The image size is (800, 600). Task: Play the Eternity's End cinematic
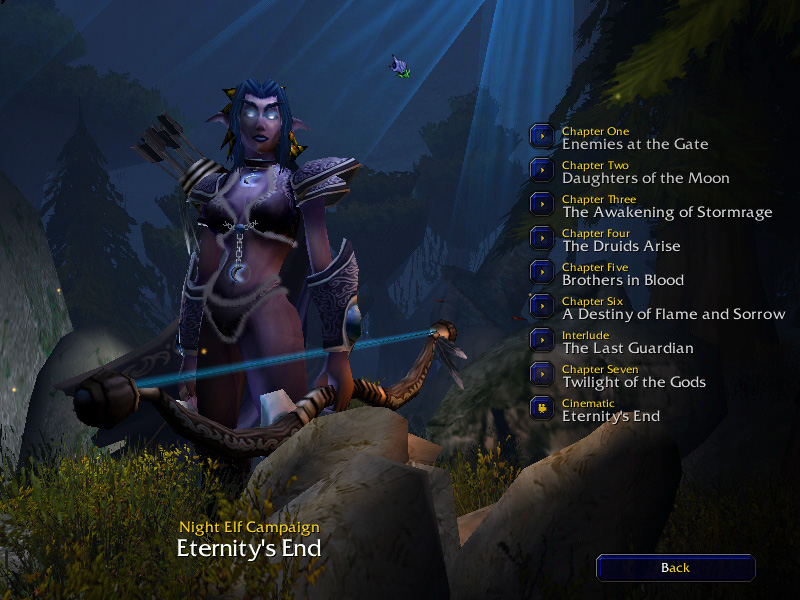541,408
